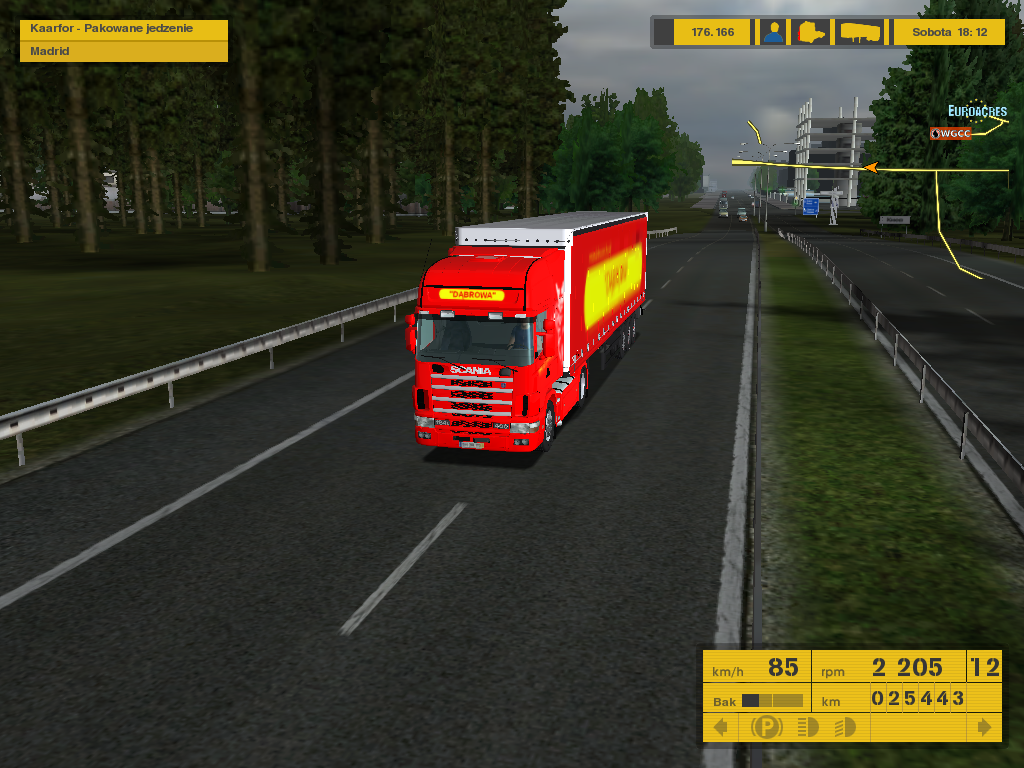Activate the right turn signal arrow
The image size is (1024, 768).
(x=985, y=727)
